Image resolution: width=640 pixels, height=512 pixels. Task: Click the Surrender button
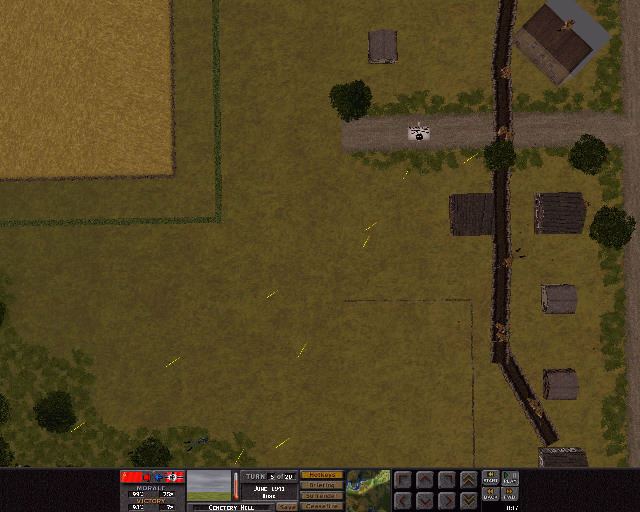(x=321, y=495)
